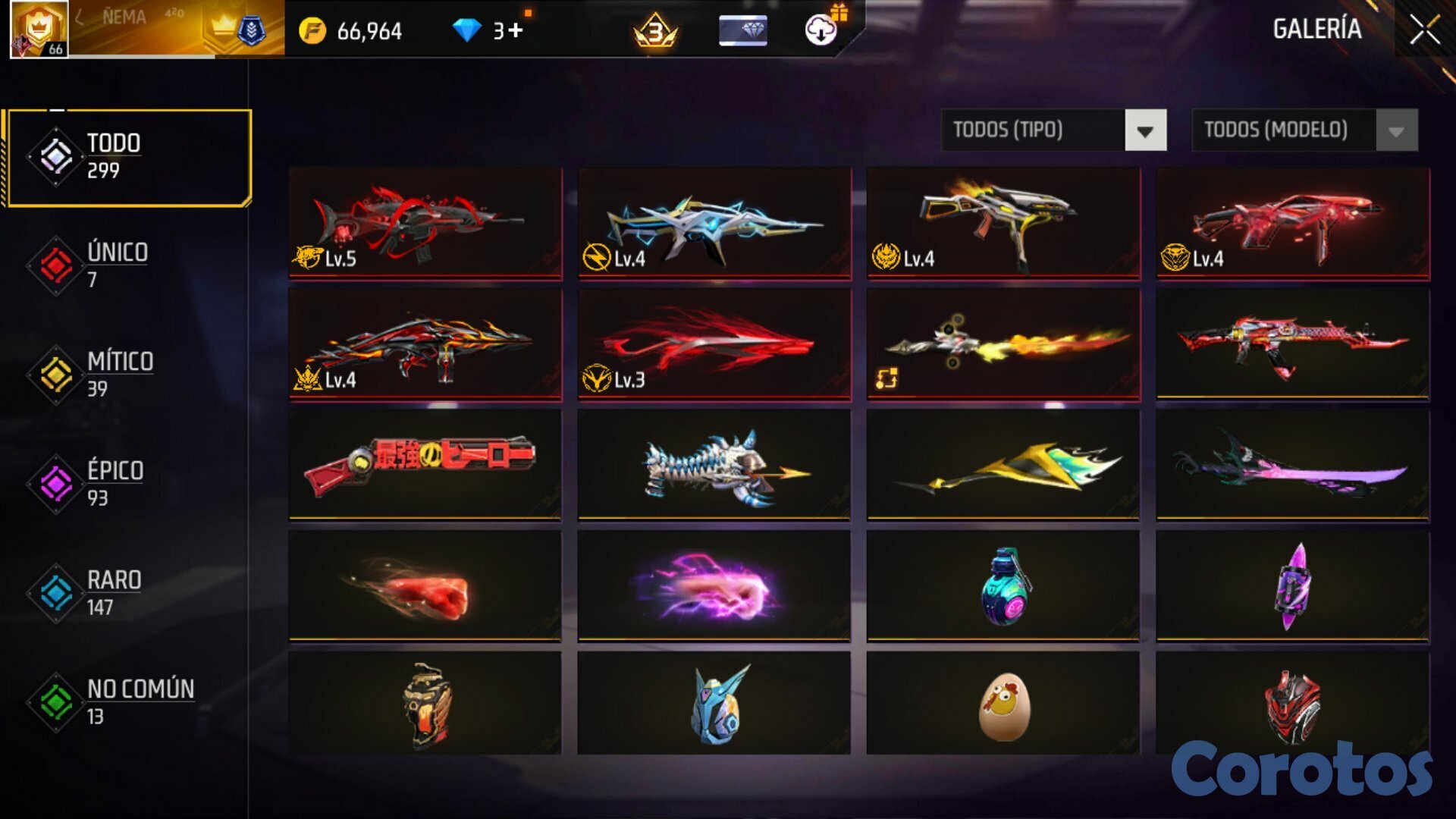Add diamonds with the plus button
This screenshot has width=1456, height=819.
coord(516,30)
